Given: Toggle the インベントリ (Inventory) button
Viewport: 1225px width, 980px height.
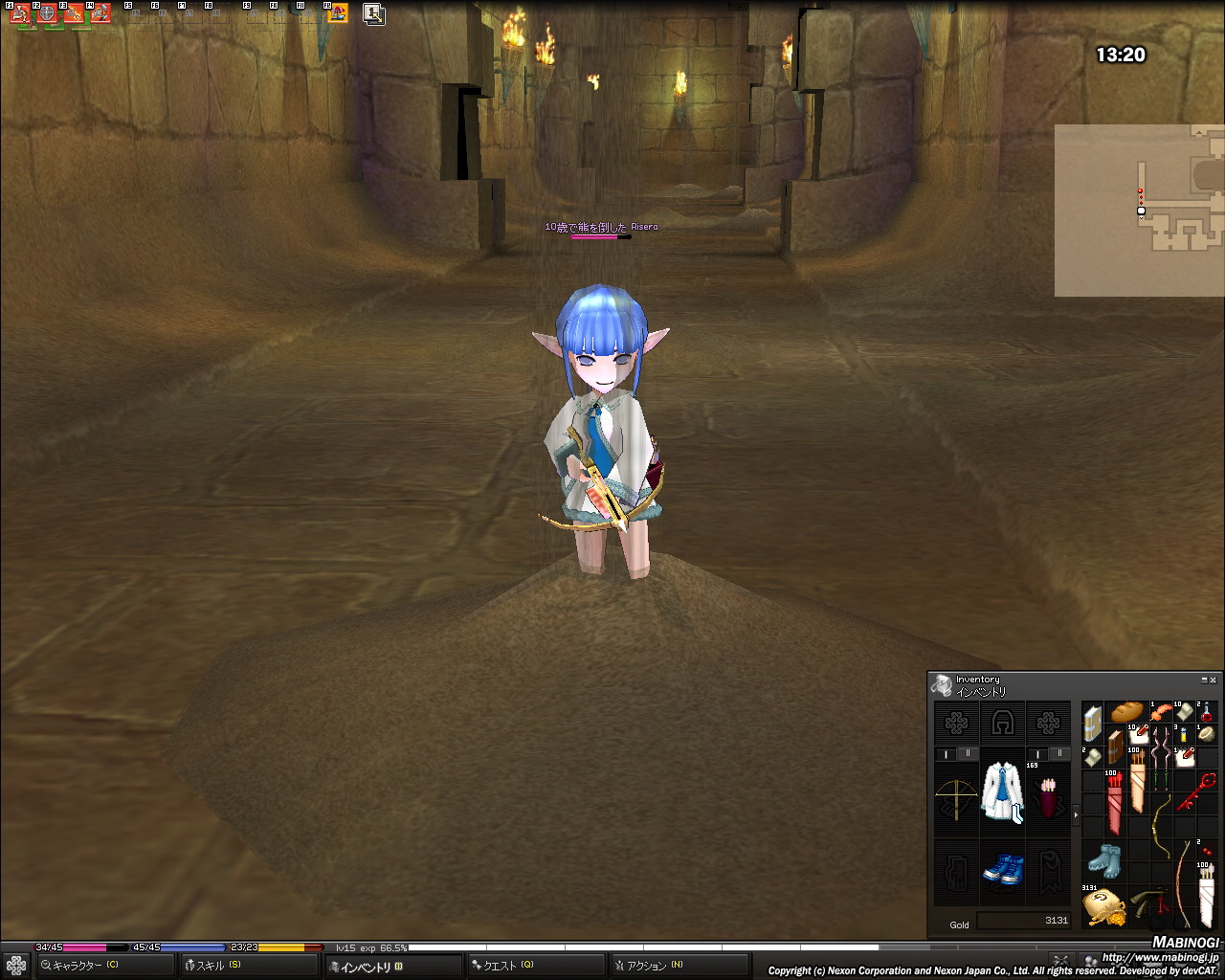Looking at the screenshot, I should pyautogui.click(x=392, y=967).
